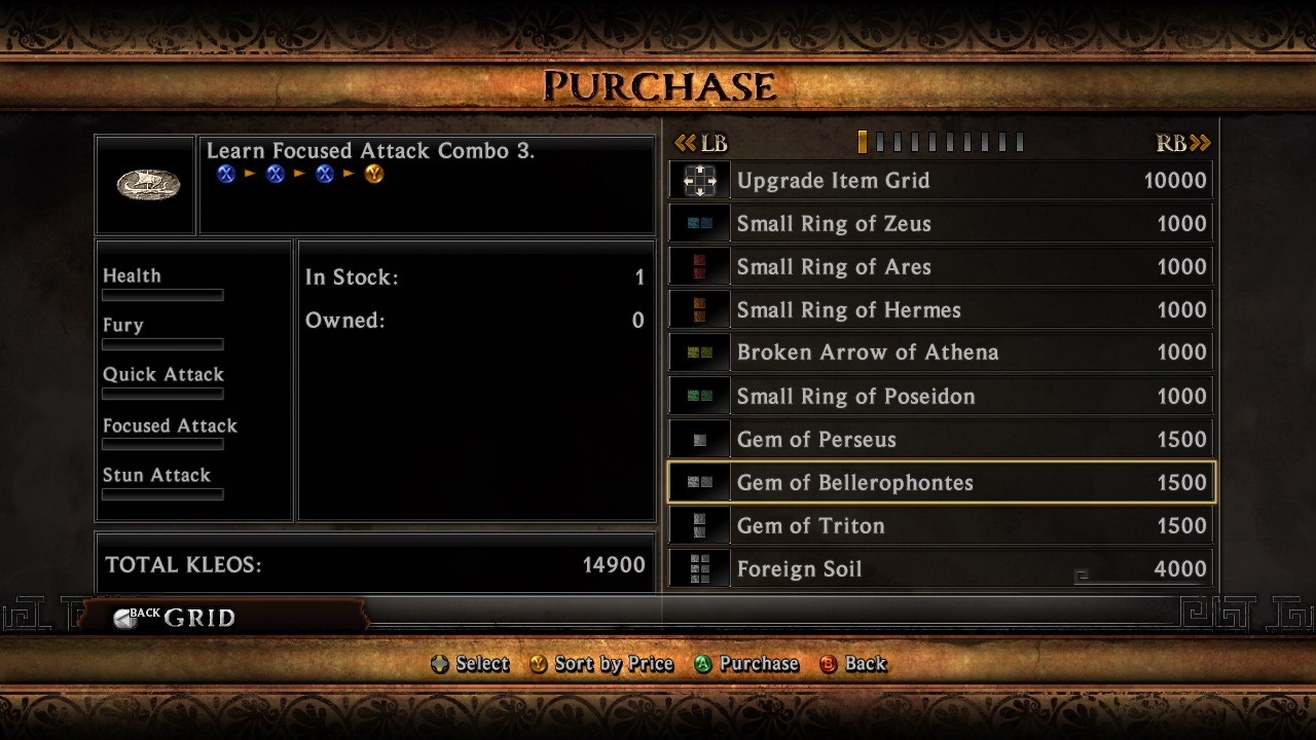Click the Purchase option in the footer

click(x=747, y=664)
